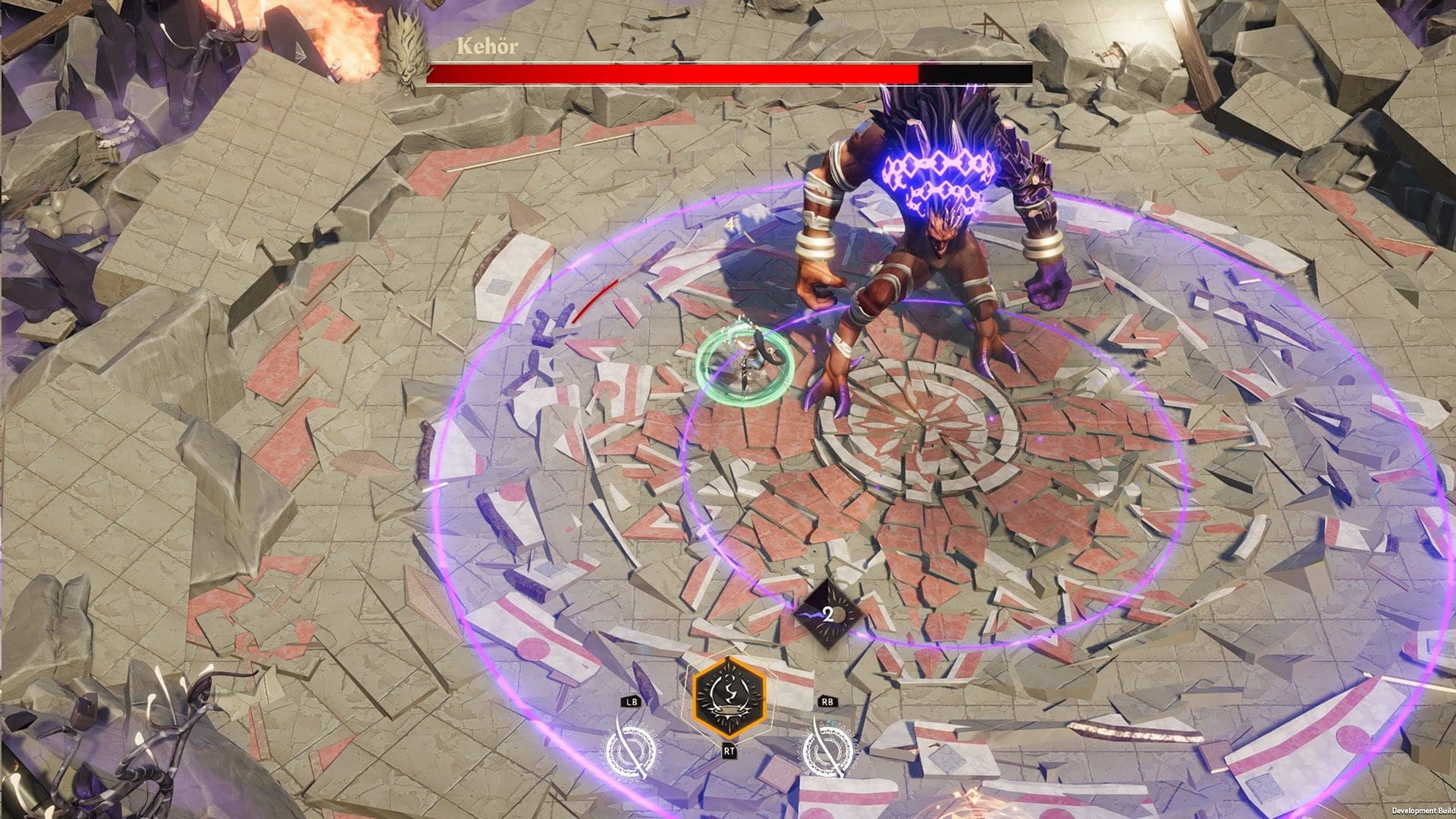Viewport: 1456px width, 819px height.
Task: Use the sword ability under LB
Action: pyautogui.click(x=631, y=749)
